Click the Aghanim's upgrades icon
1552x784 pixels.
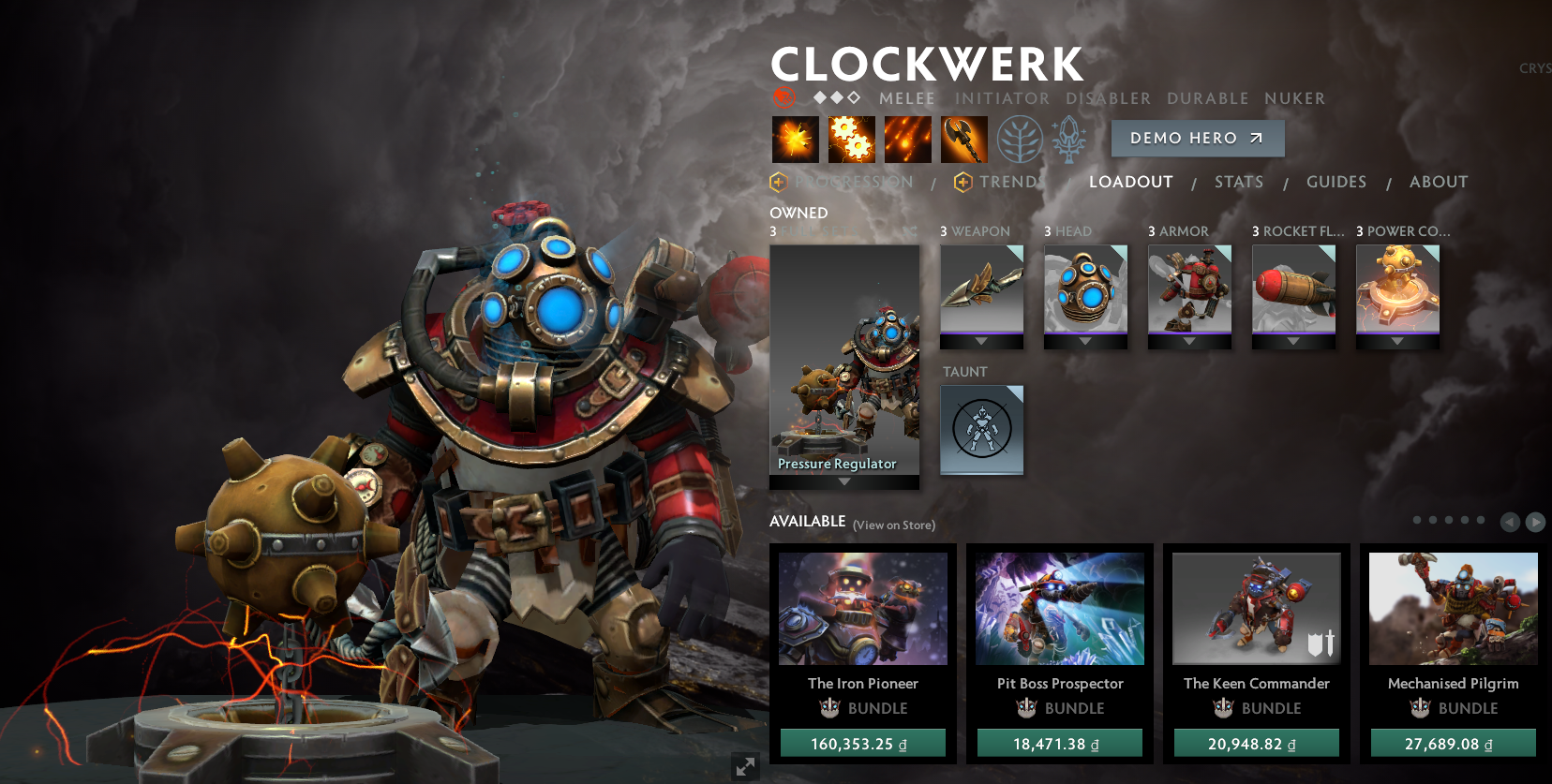coord(1069,139)
